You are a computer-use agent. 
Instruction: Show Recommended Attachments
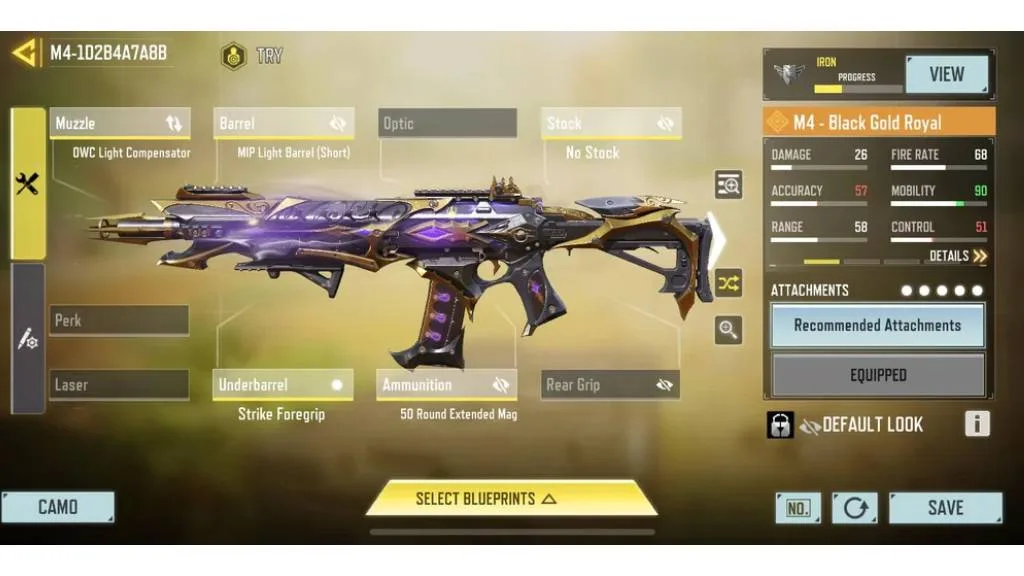(877, 326)
